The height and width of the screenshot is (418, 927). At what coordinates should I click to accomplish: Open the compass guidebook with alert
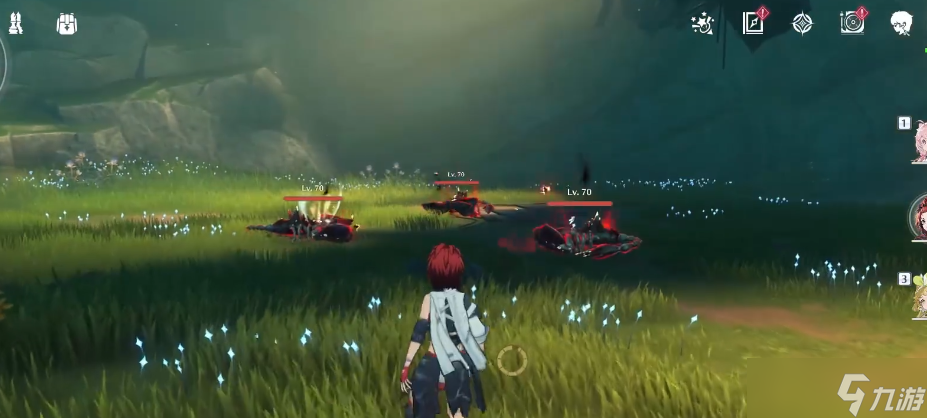pos(753,23)
